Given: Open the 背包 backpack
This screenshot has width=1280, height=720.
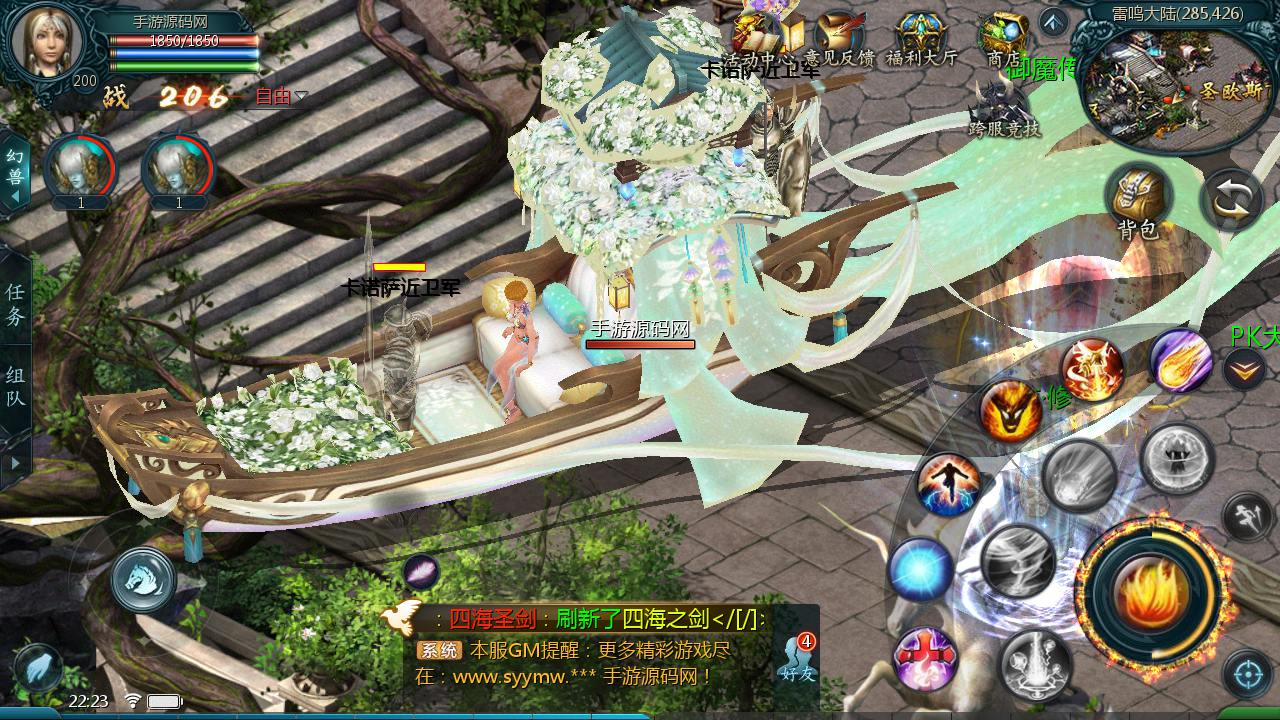Looking at the screenshot, I should (x=1138, y=200).
